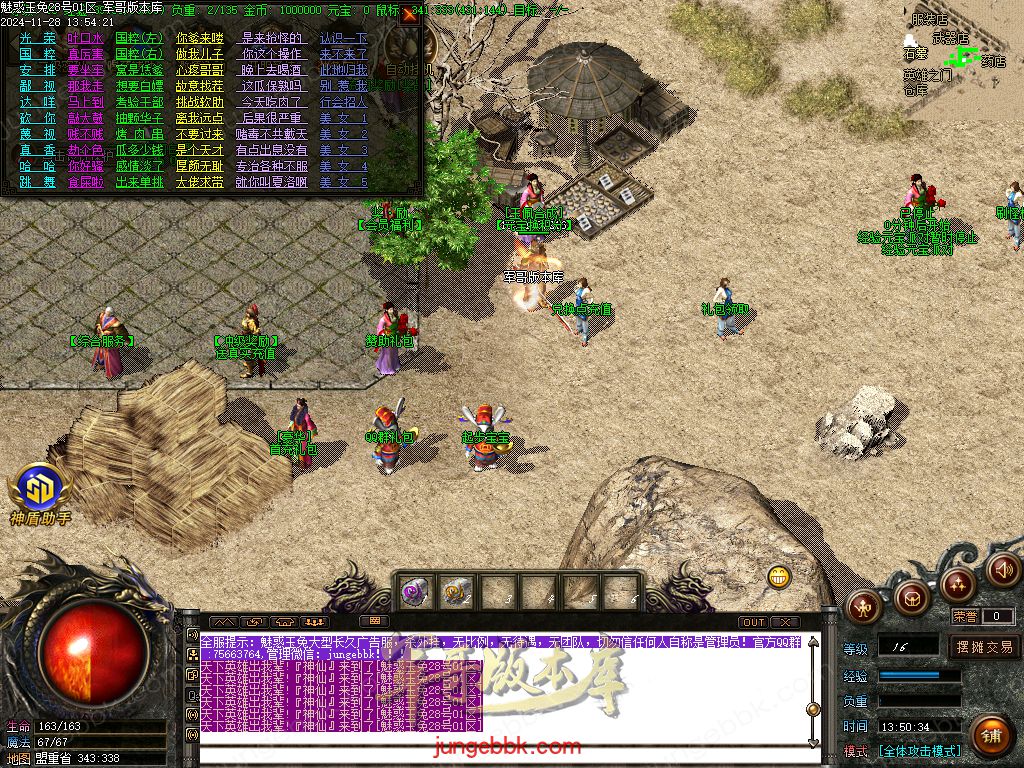This screenshot has width=1024, height=768.
Task: Select the 光荣 emote link
Action: point(38,38)
